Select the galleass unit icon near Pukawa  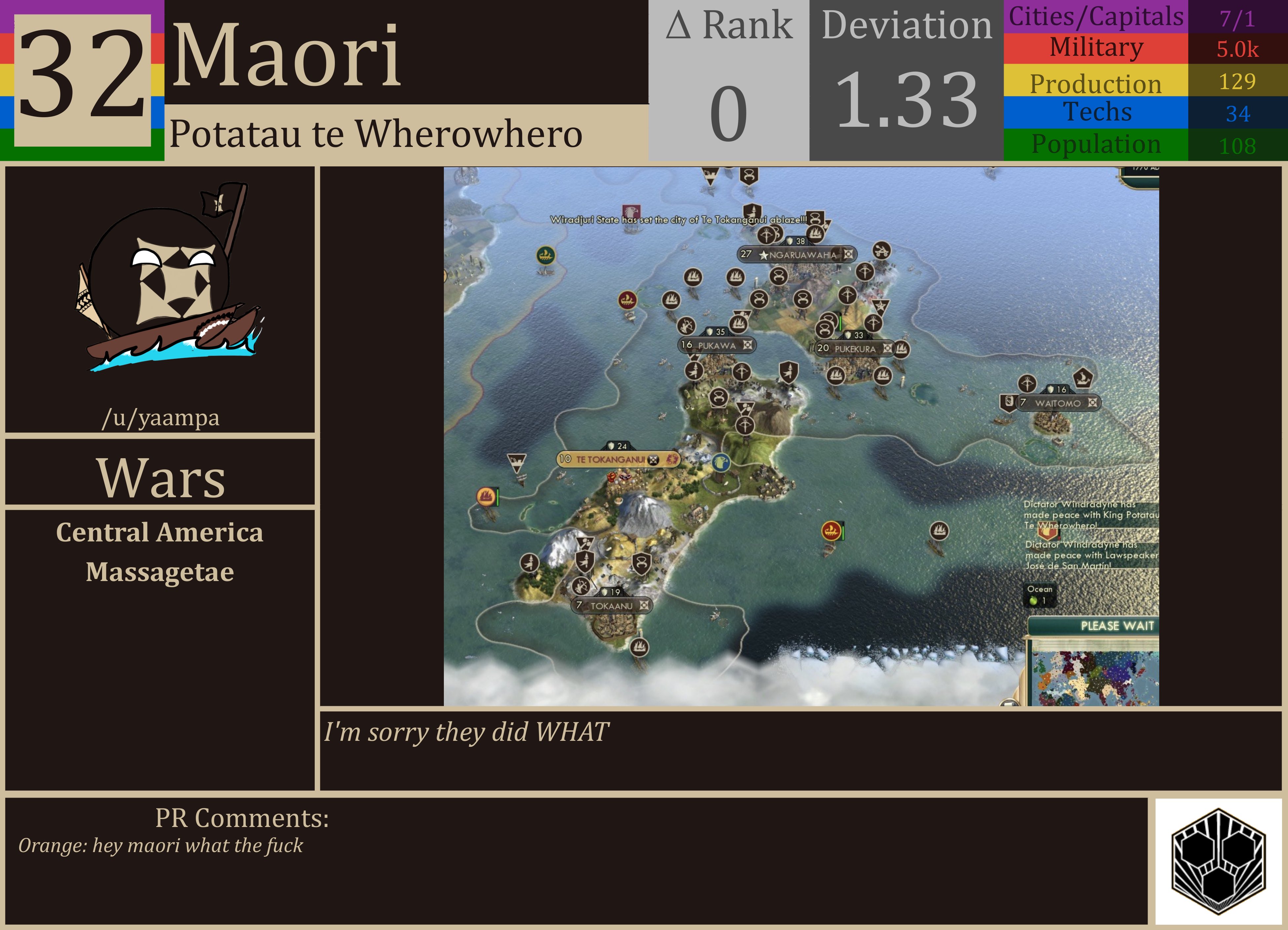738,325
